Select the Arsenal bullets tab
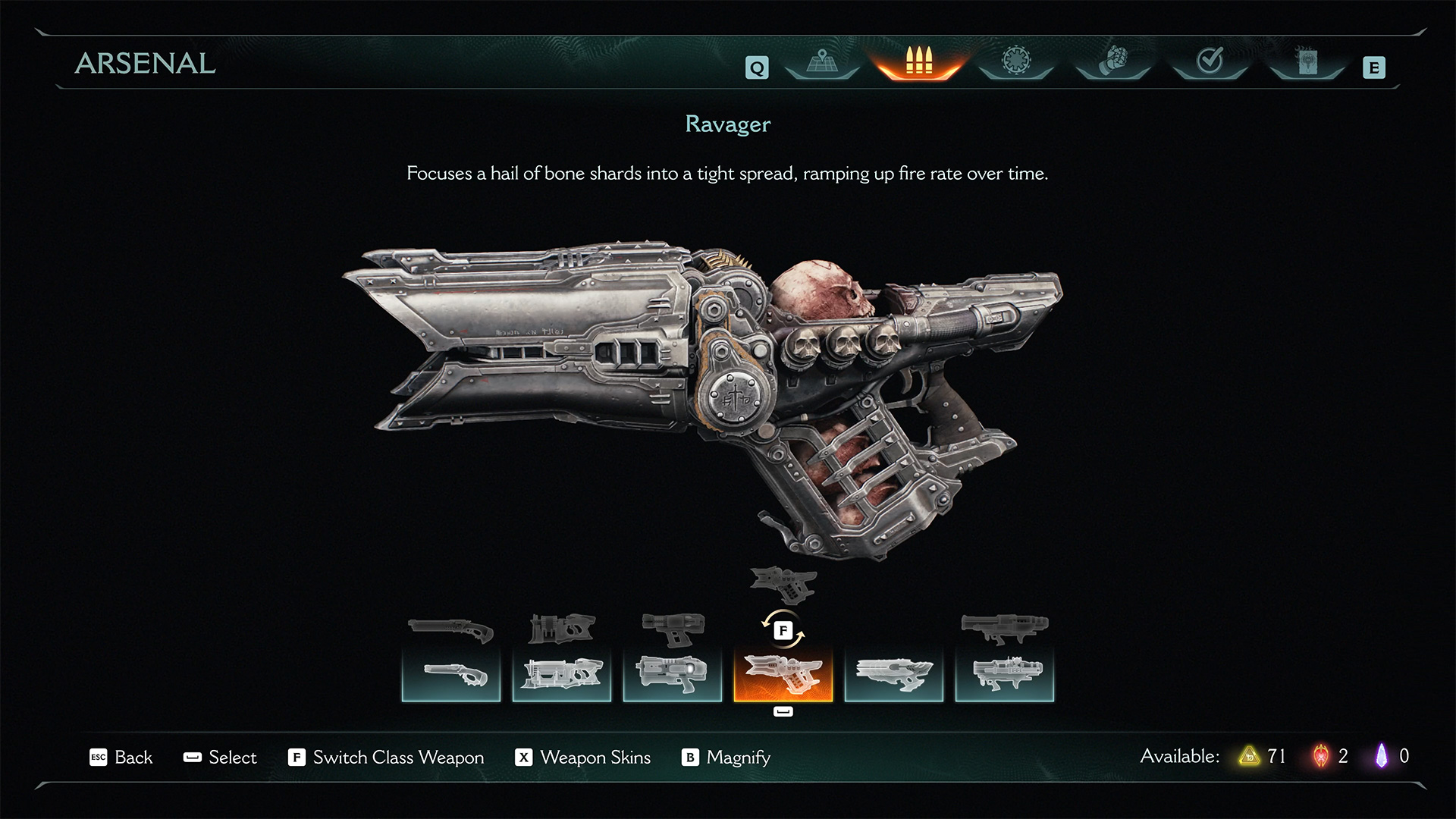This screenshot has height=819, width=1456. (918, 62)
